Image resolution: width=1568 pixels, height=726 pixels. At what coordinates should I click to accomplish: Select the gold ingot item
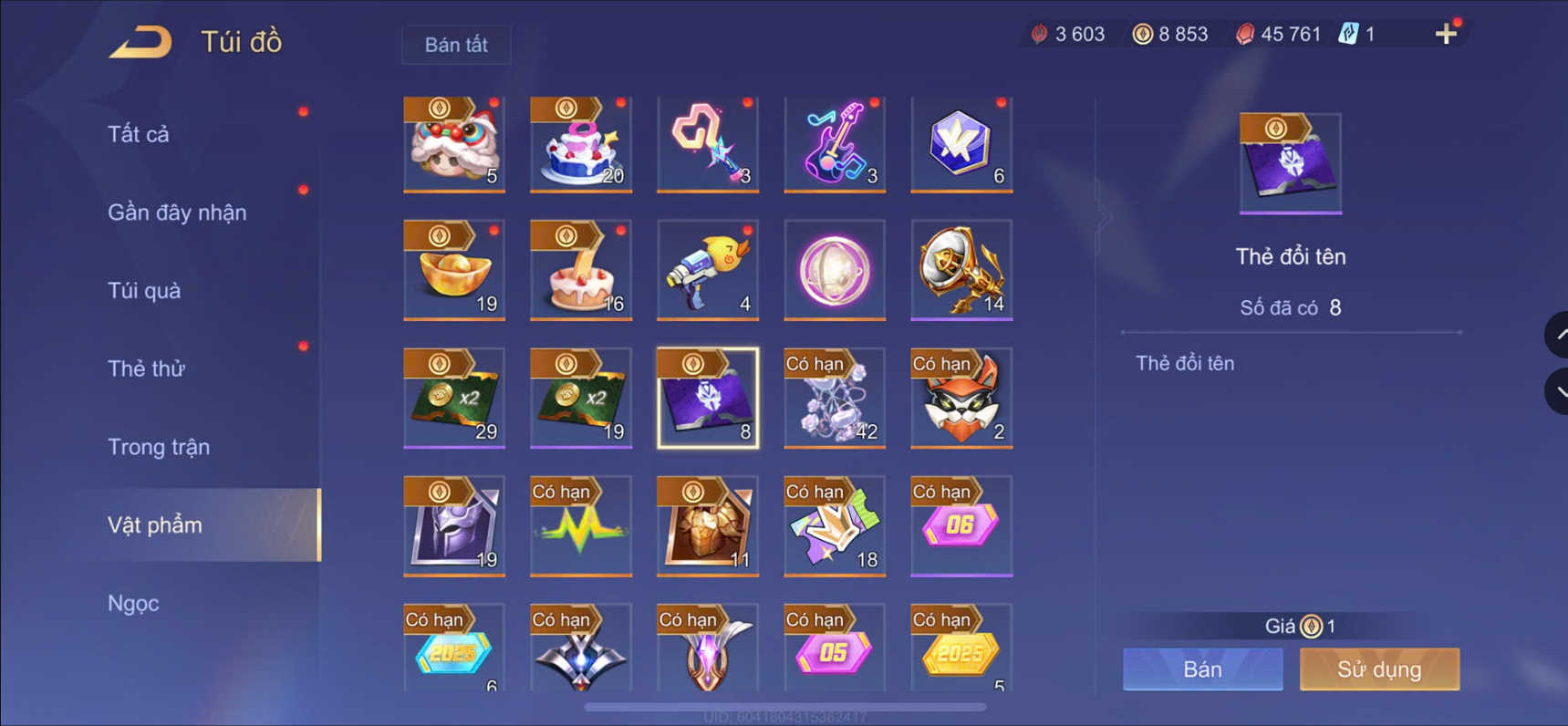pos(453,270)
